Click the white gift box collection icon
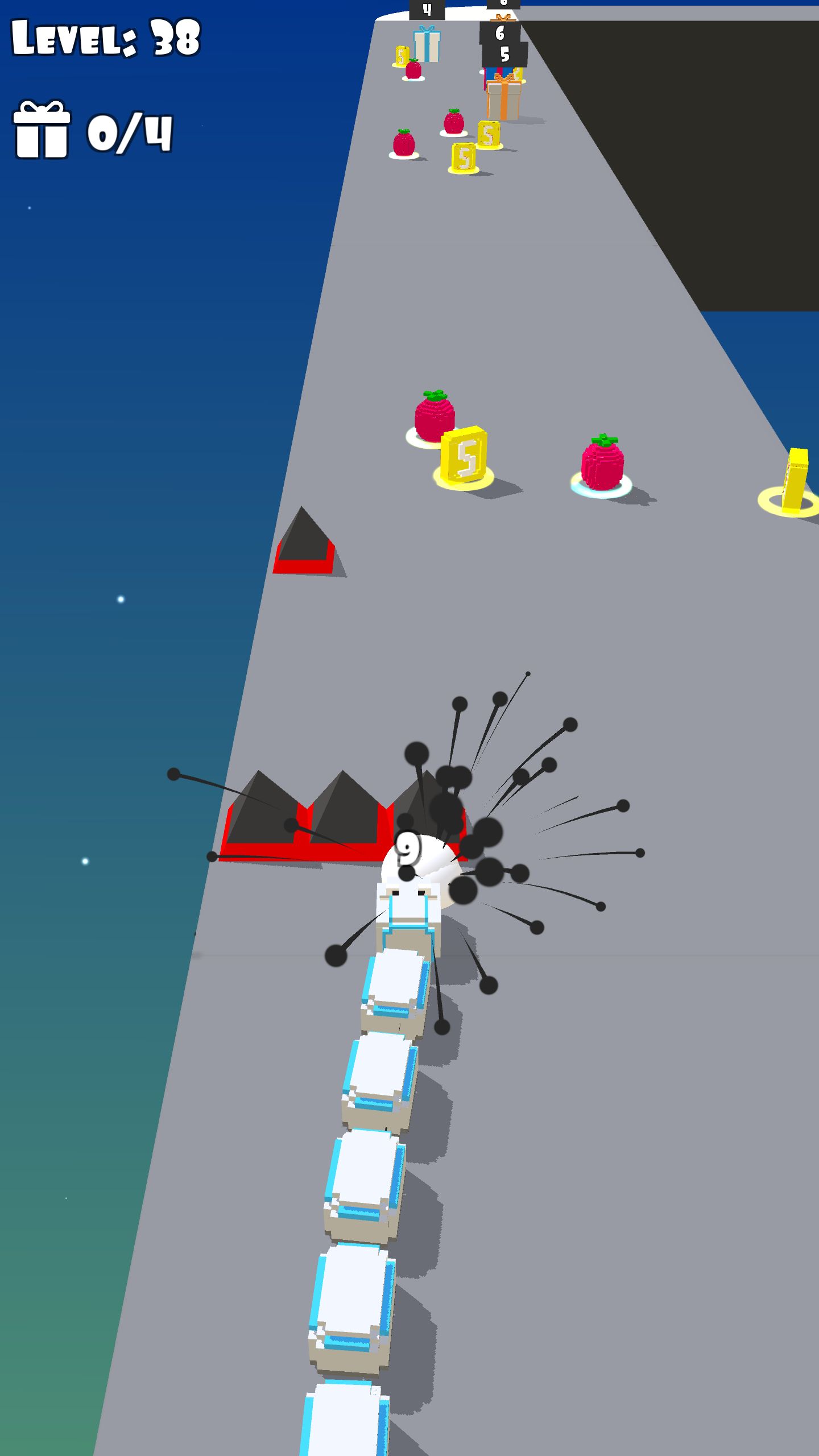Screen dimensions: 819x1456 (x=42, y=129)
